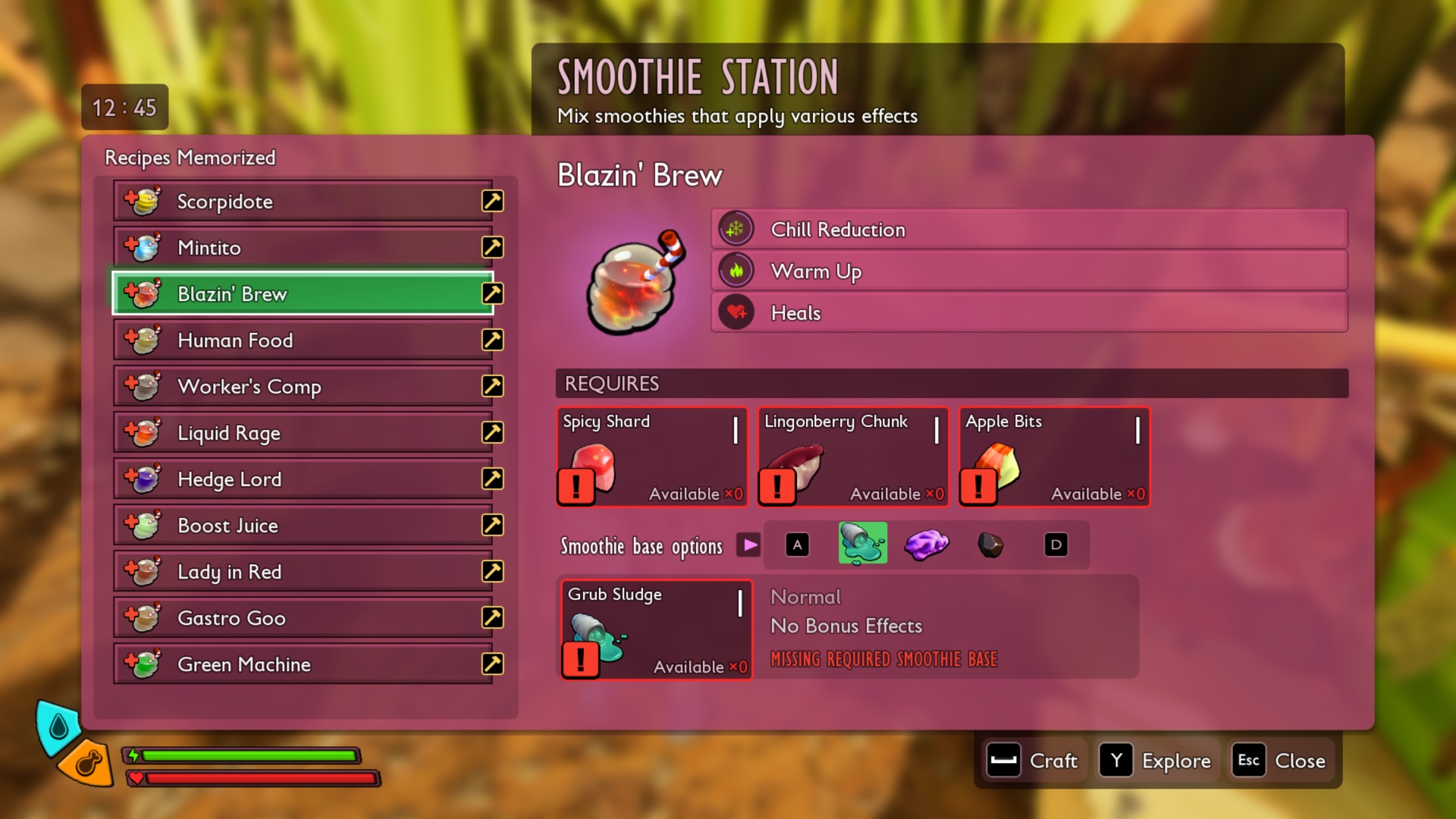The height and width of the screenshot is (819, 1456).
Task: Open the Gastro Goo recipe
Action: [303, 618]
